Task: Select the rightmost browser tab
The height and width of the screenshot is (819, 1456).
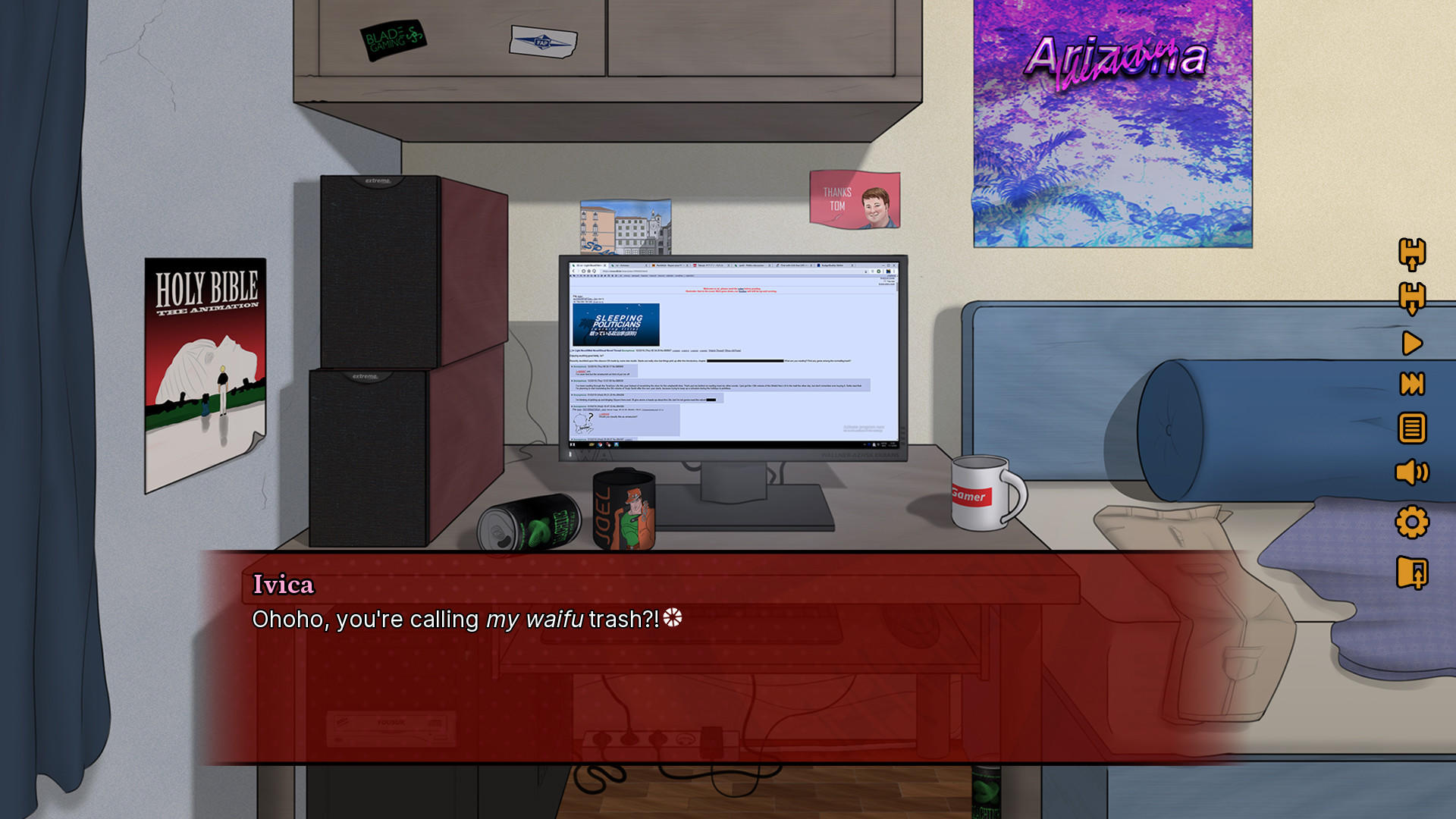Action: [834, 265]
